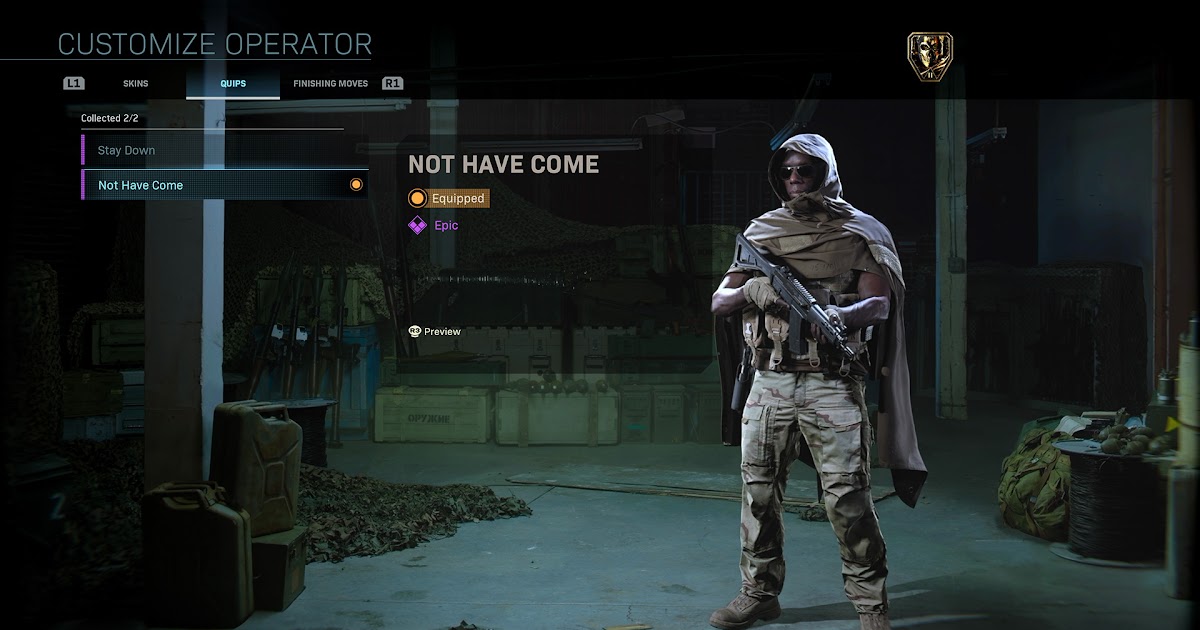Screen dimensions: 1200x630
Task: Switch to the Skins tab
Action: (x=135, y=84)
